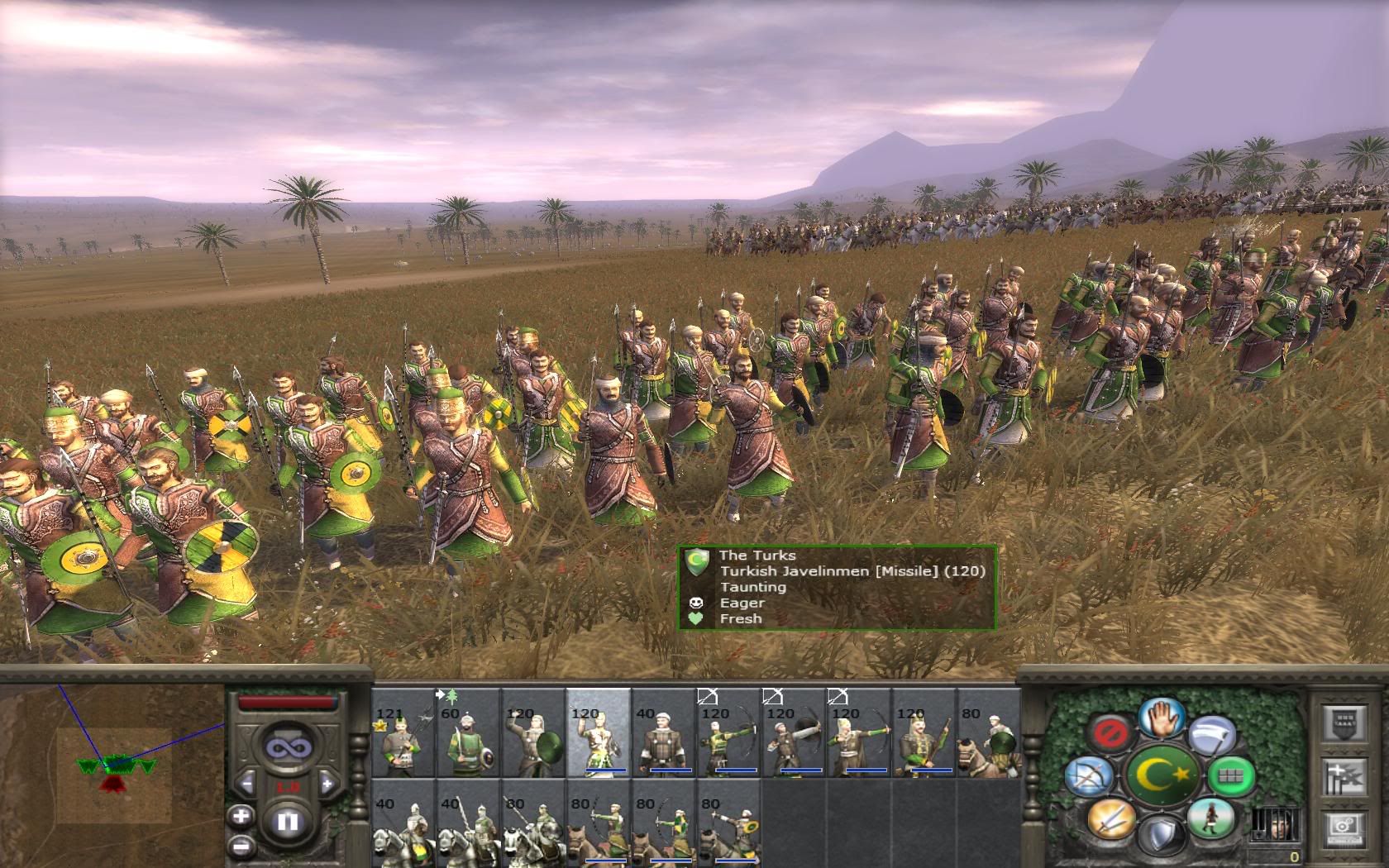
Task: Zoom out the minimap
Action: click(241, 846)
